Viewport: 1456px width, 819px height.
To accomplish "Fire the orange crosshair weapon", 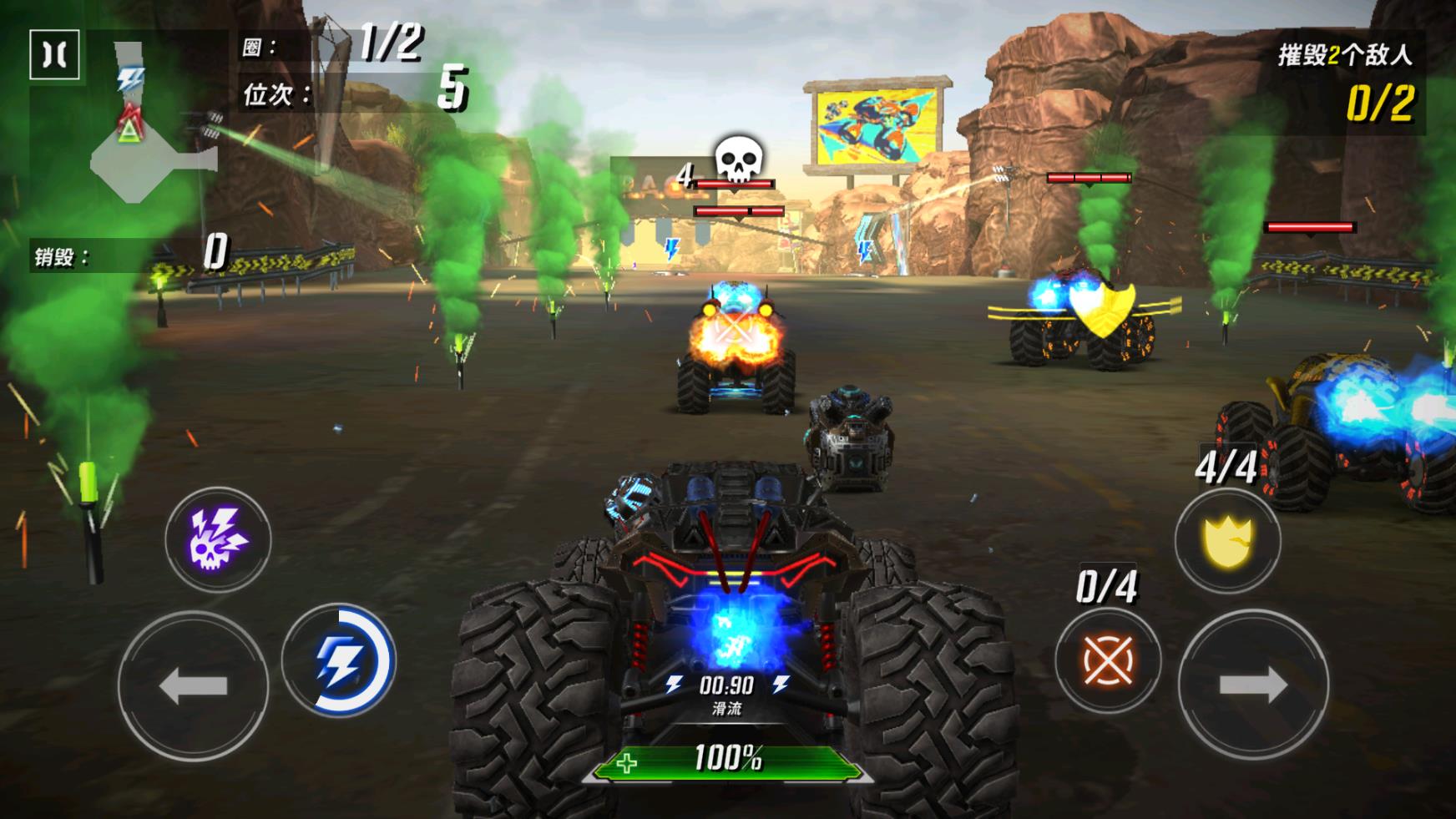I will (x=1107, y=660).
